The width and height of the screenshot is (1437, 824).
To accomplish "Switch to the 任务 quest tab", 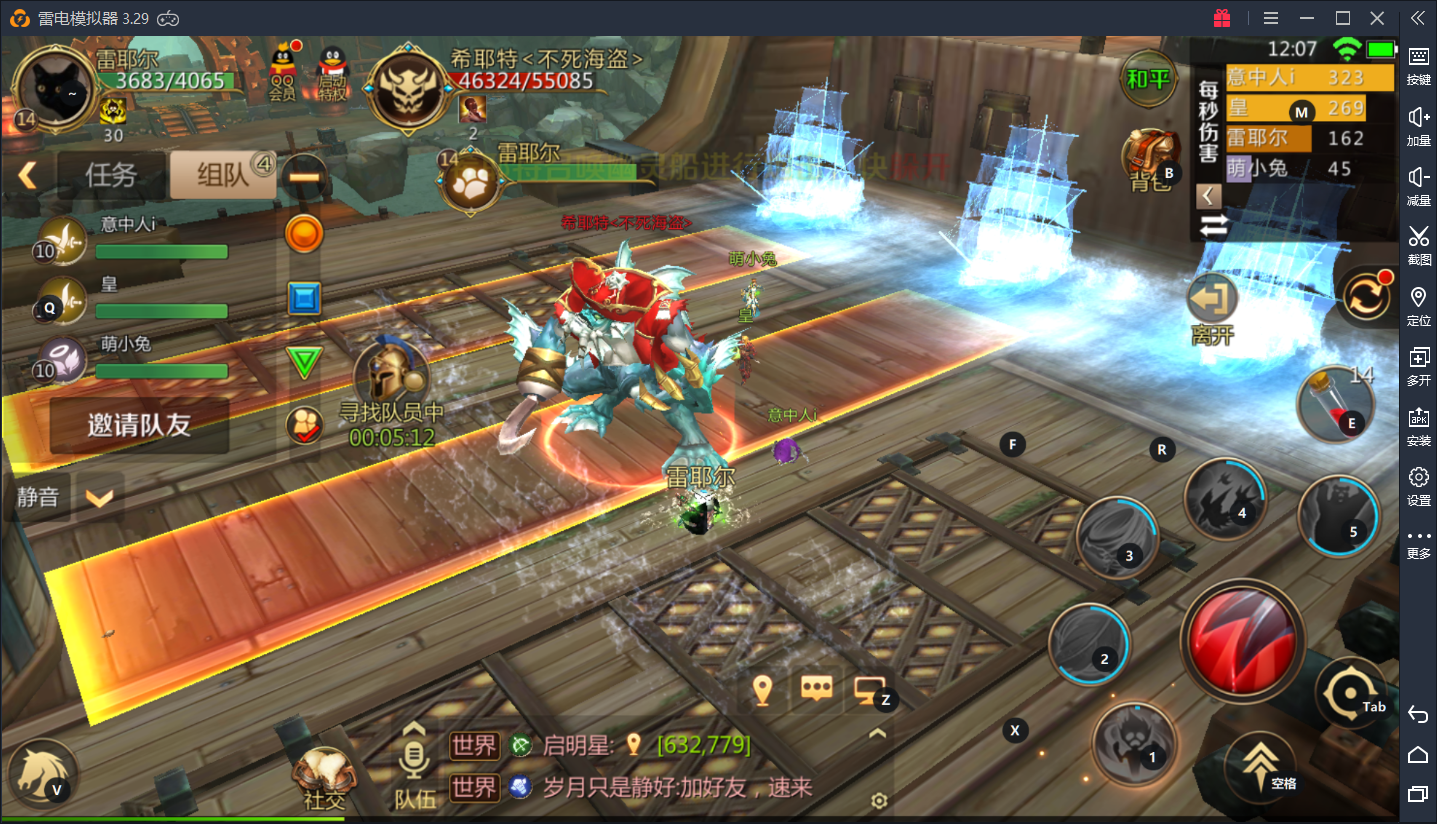I will (110, 175).
